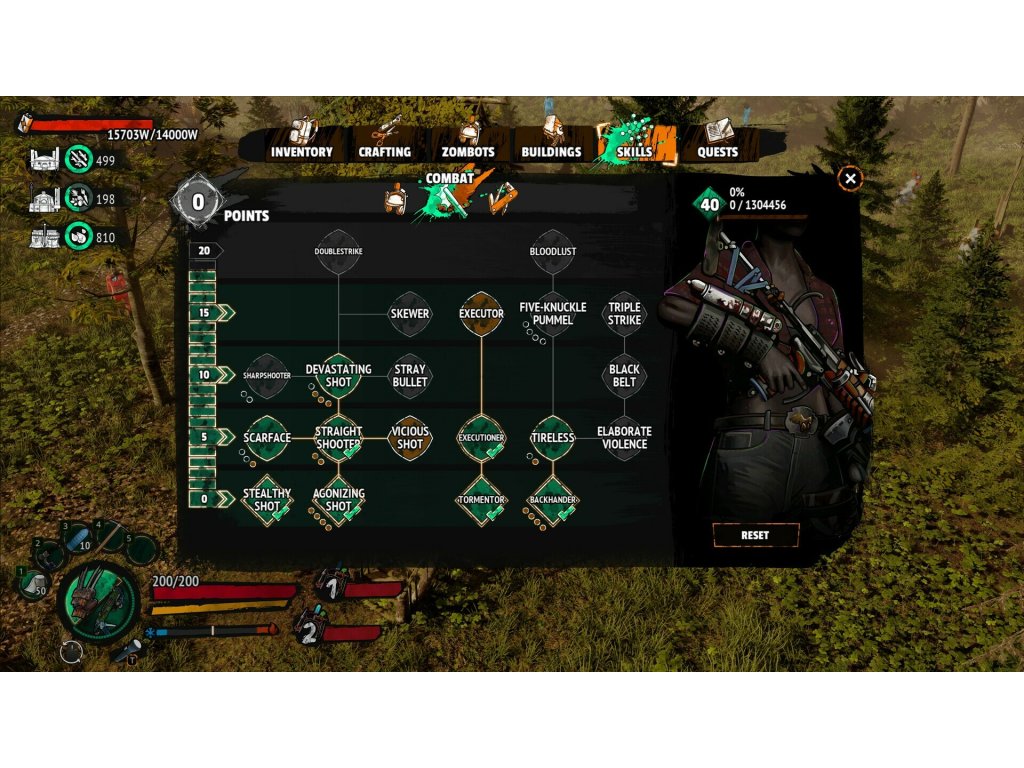
Task: Choose the Five-Knuckle Pummel skill
Action: 553,313
